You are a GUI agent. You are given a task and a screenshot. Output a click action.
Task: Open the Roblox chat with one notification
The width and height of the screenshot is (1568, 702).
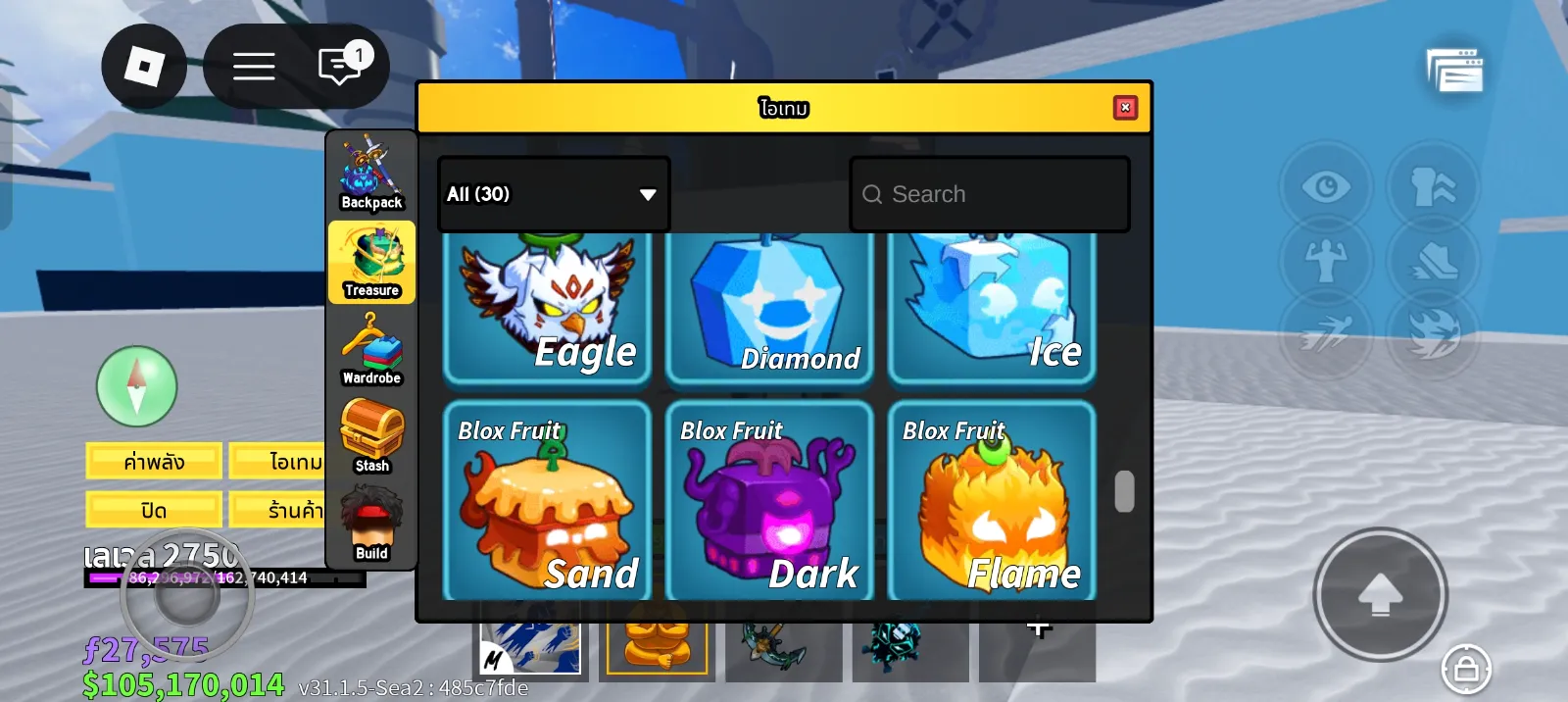click(x=340, y=67)
